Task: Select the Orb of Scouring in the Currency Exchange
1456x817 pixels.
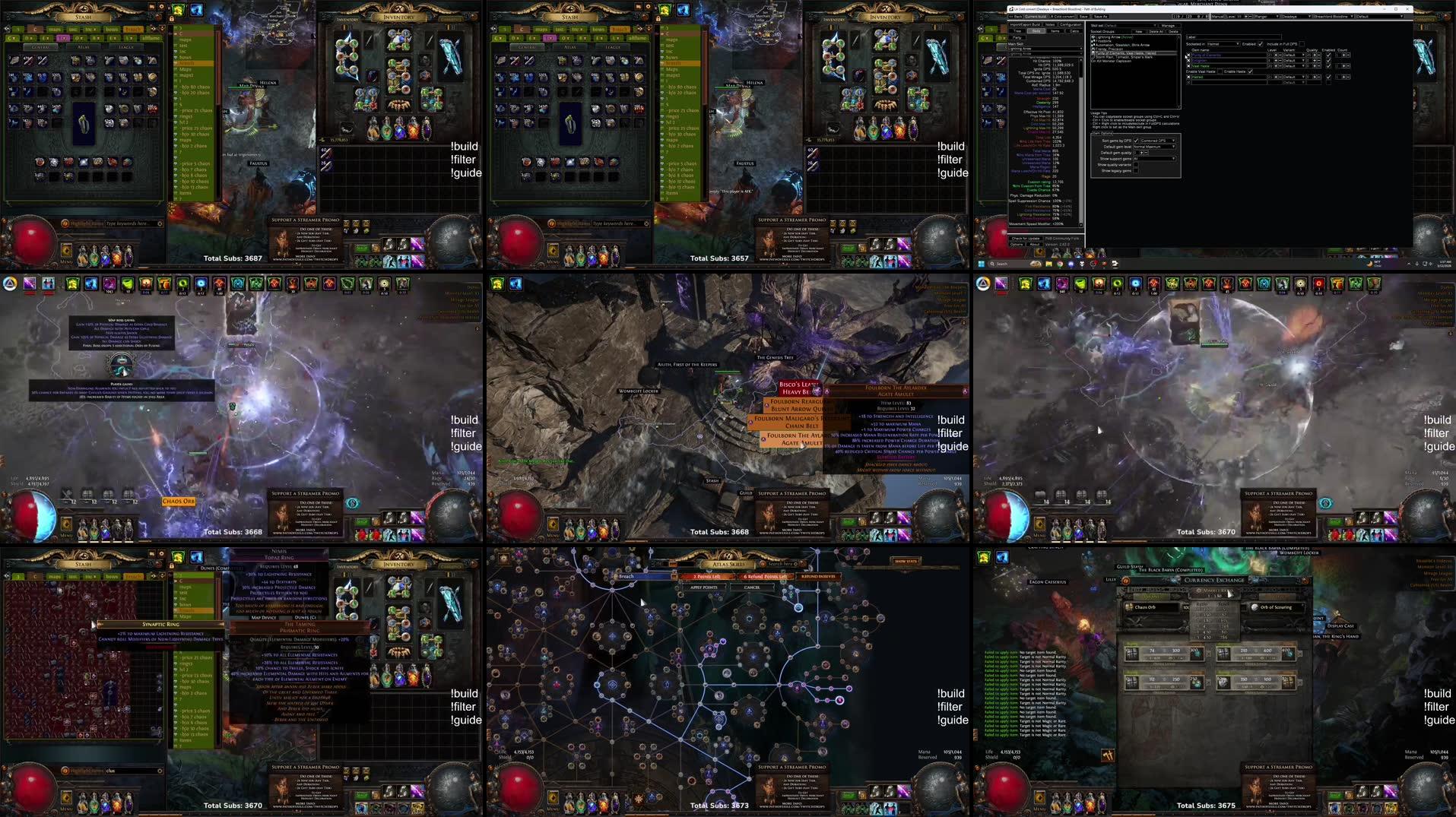Action: [1275, 606]
